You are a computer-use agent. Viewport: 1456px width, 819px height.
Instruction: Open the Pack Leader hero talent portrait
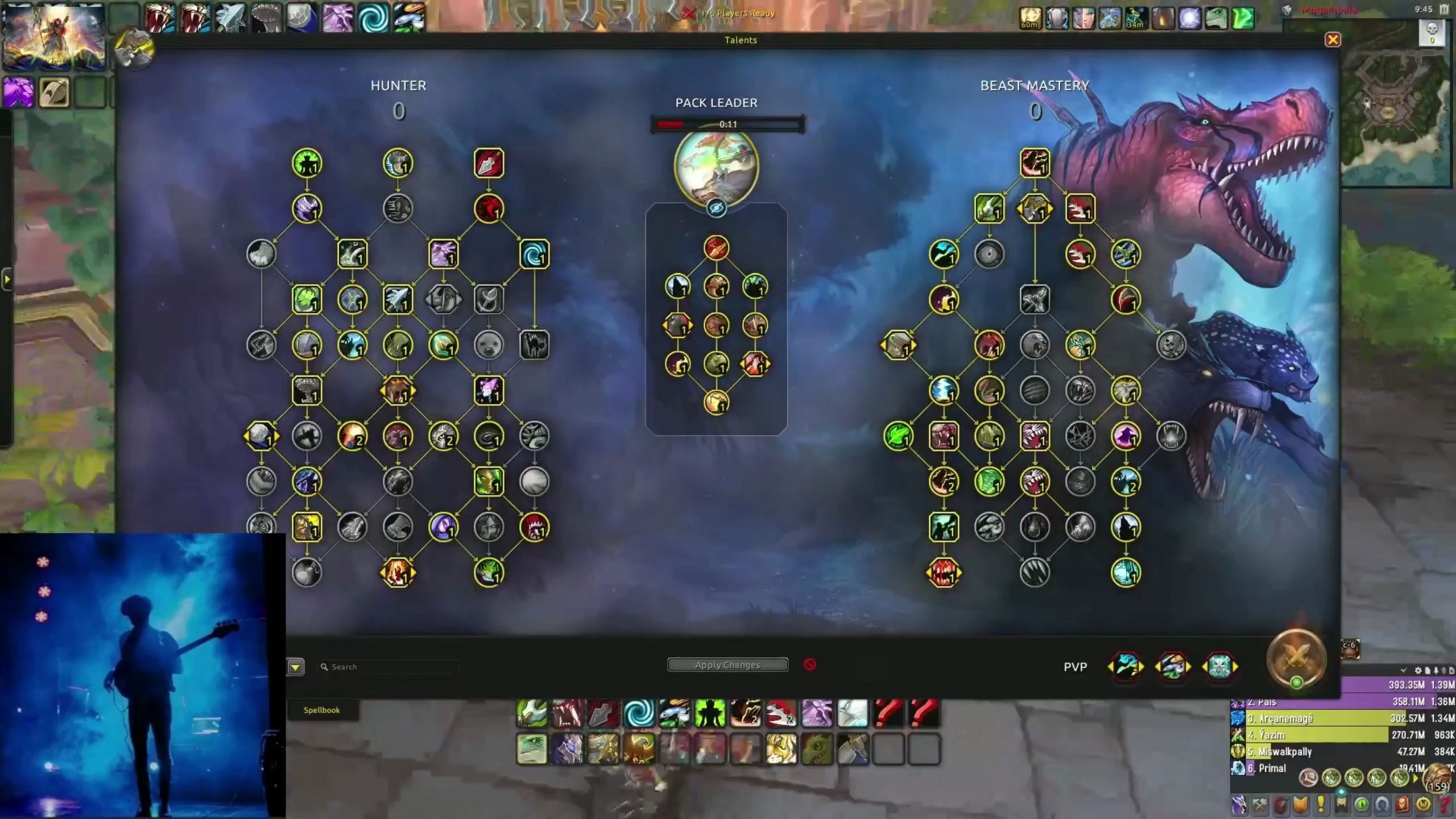pos(716,166)
